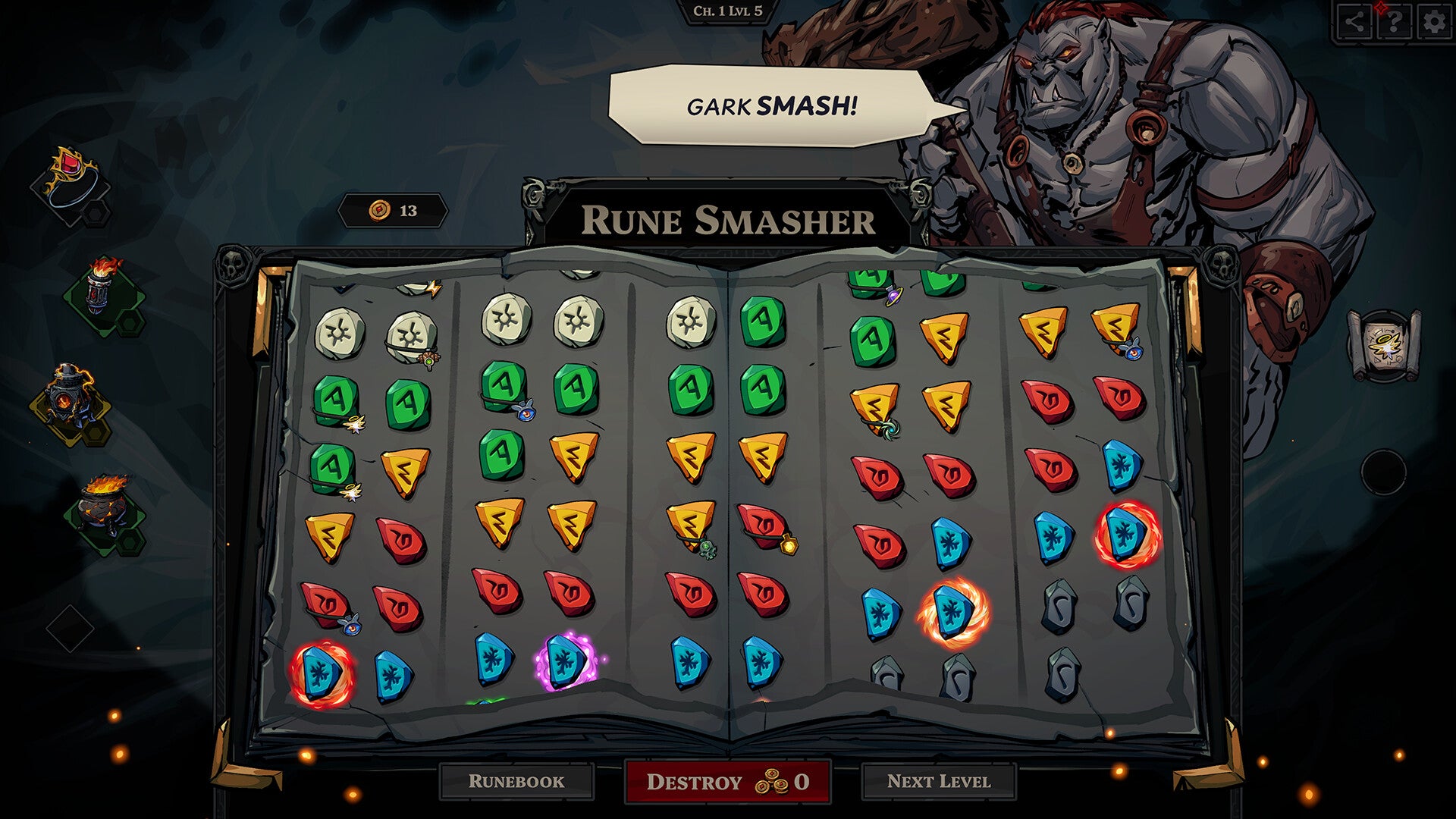Viewport: 1456px width, 819px height.
Task: Select the ruby ring relic
Action: pos(72,178)
